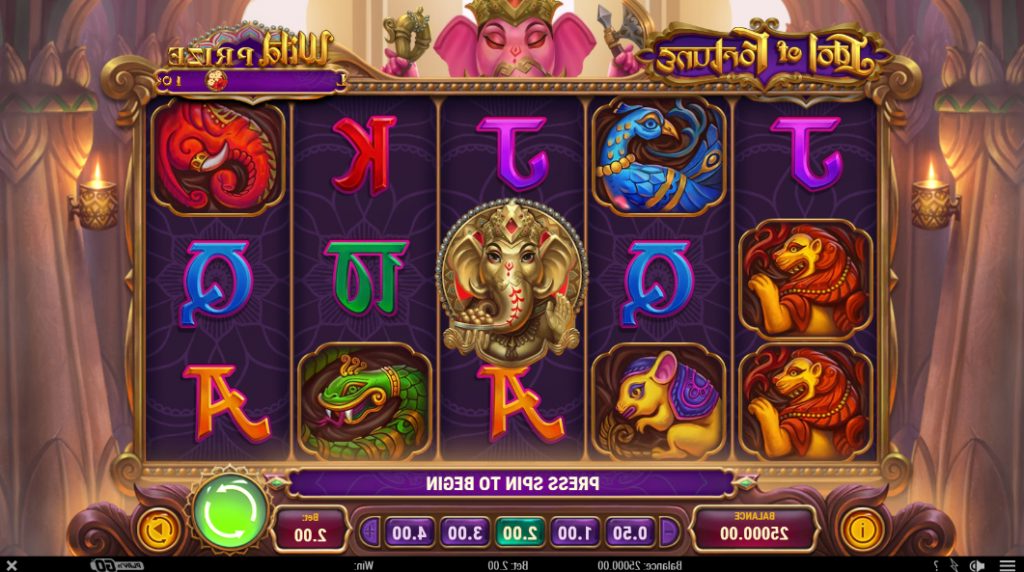Close the game with the X
1024x572 pixels.
pyautogui.click(x=11, y=565)
